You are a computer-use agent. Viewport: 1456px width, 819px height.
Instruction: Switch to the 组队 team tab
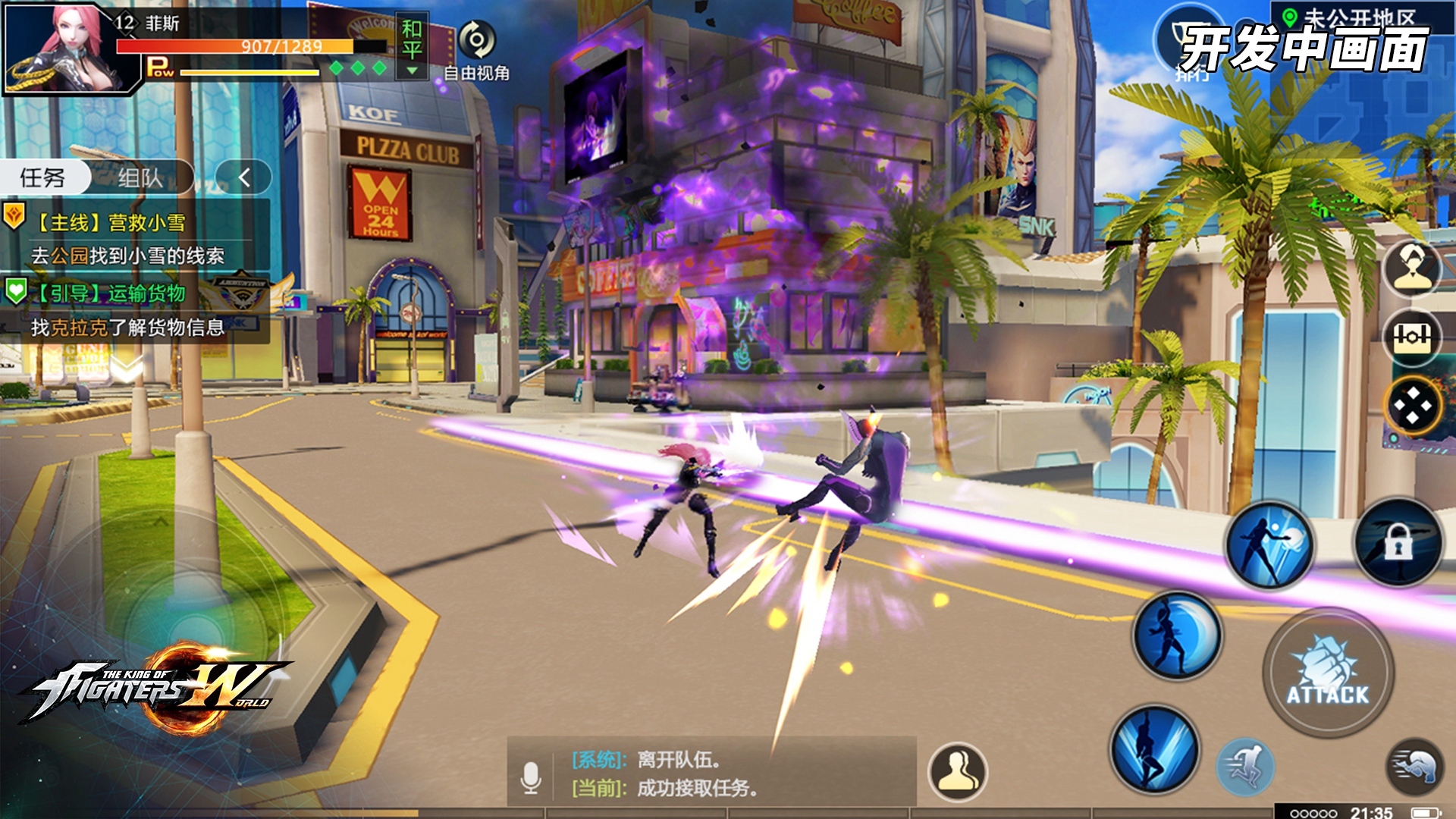(140, 178)
